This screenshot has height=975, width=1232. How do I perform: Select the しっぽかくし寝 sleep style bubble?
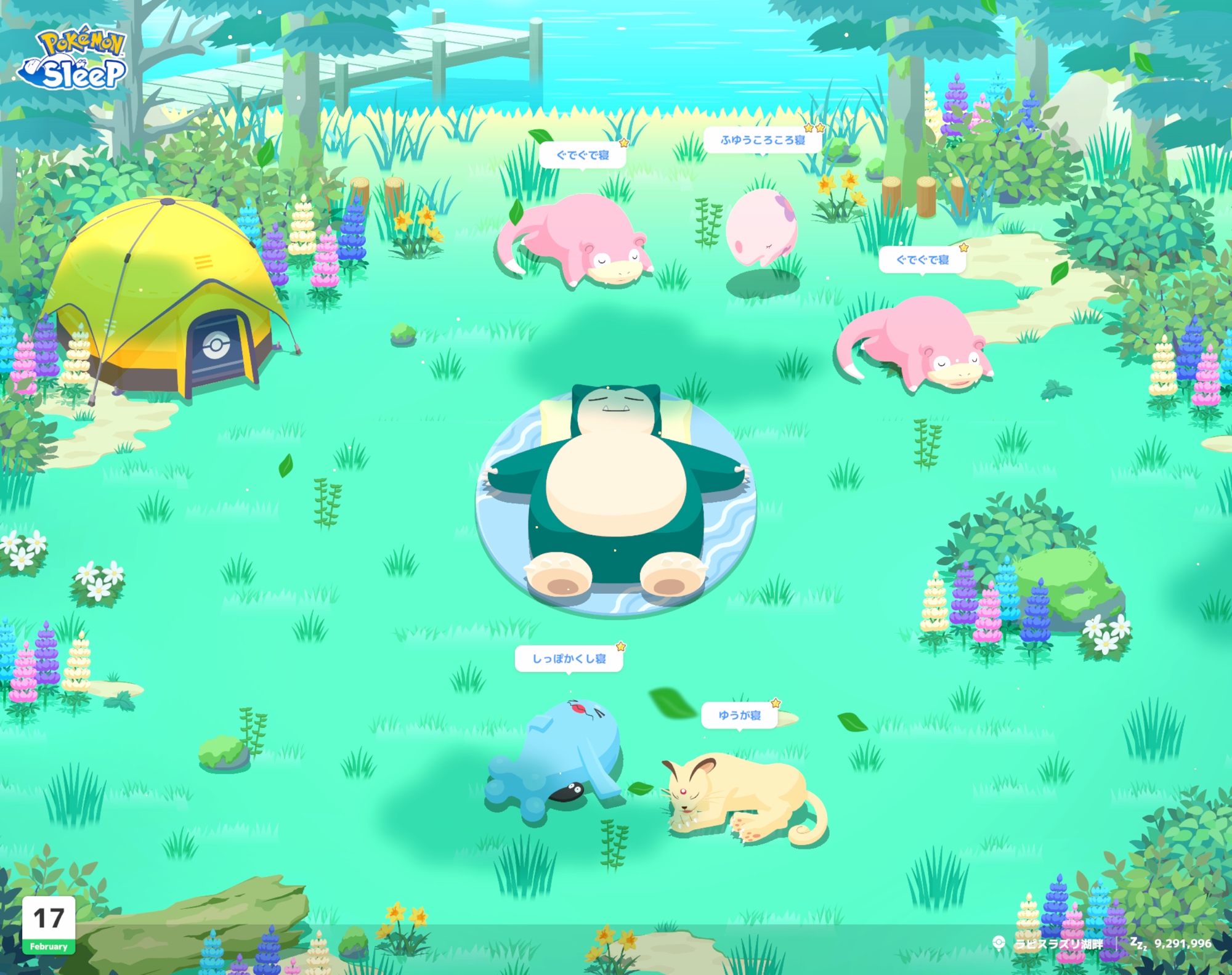[x=569, y=659]
